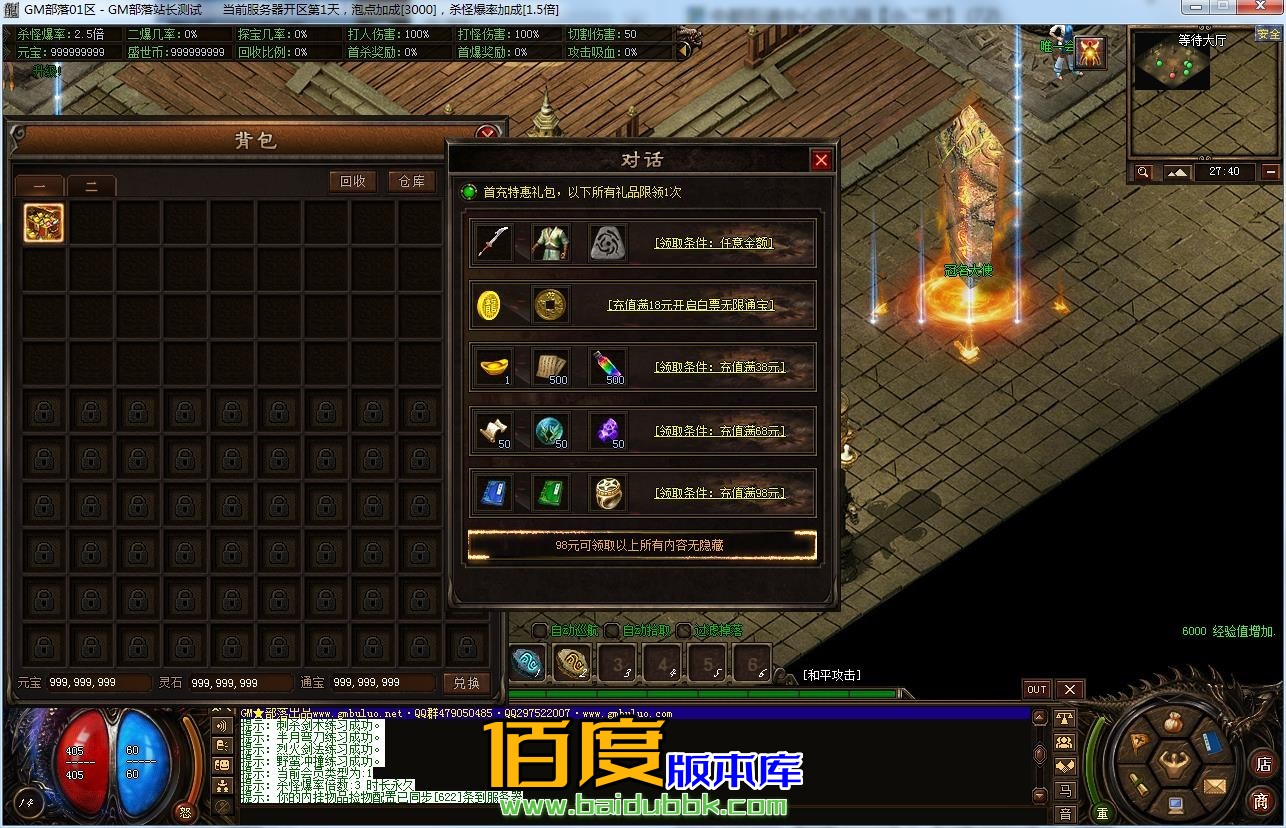Click the green experience progress bar

[700, 690]
